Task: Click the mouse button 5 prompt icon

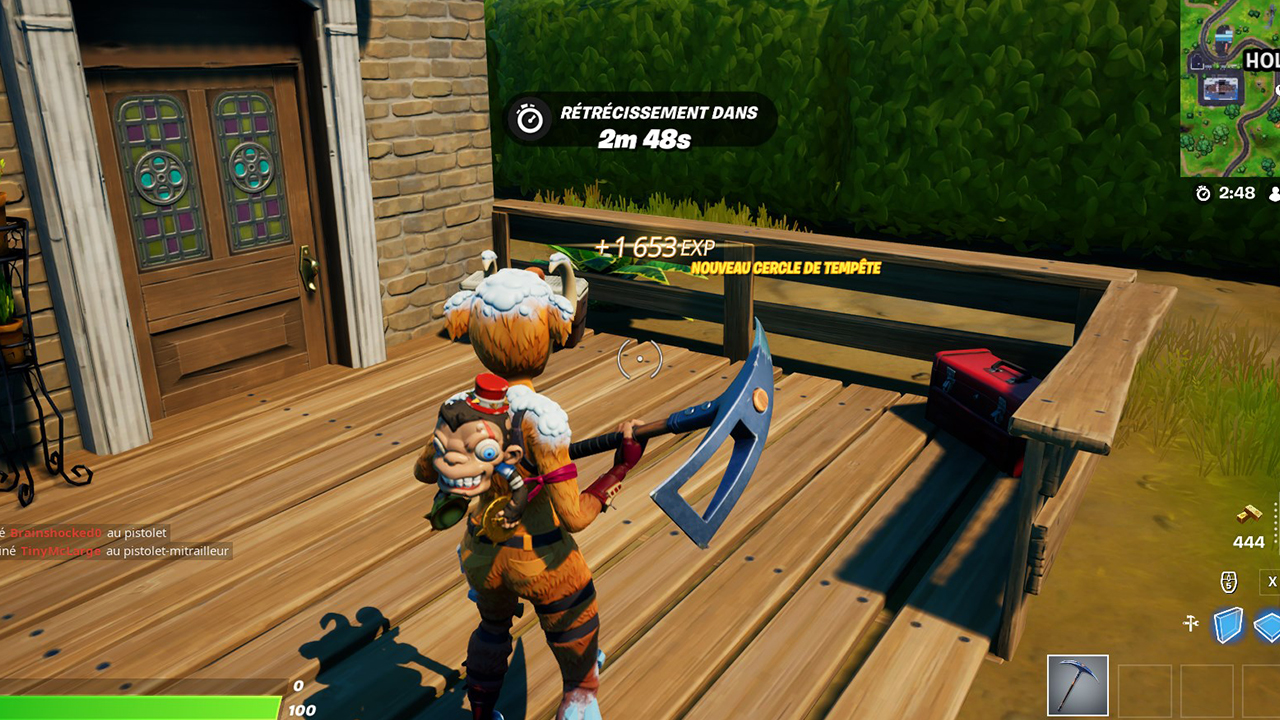Action: click(1228, 581)
